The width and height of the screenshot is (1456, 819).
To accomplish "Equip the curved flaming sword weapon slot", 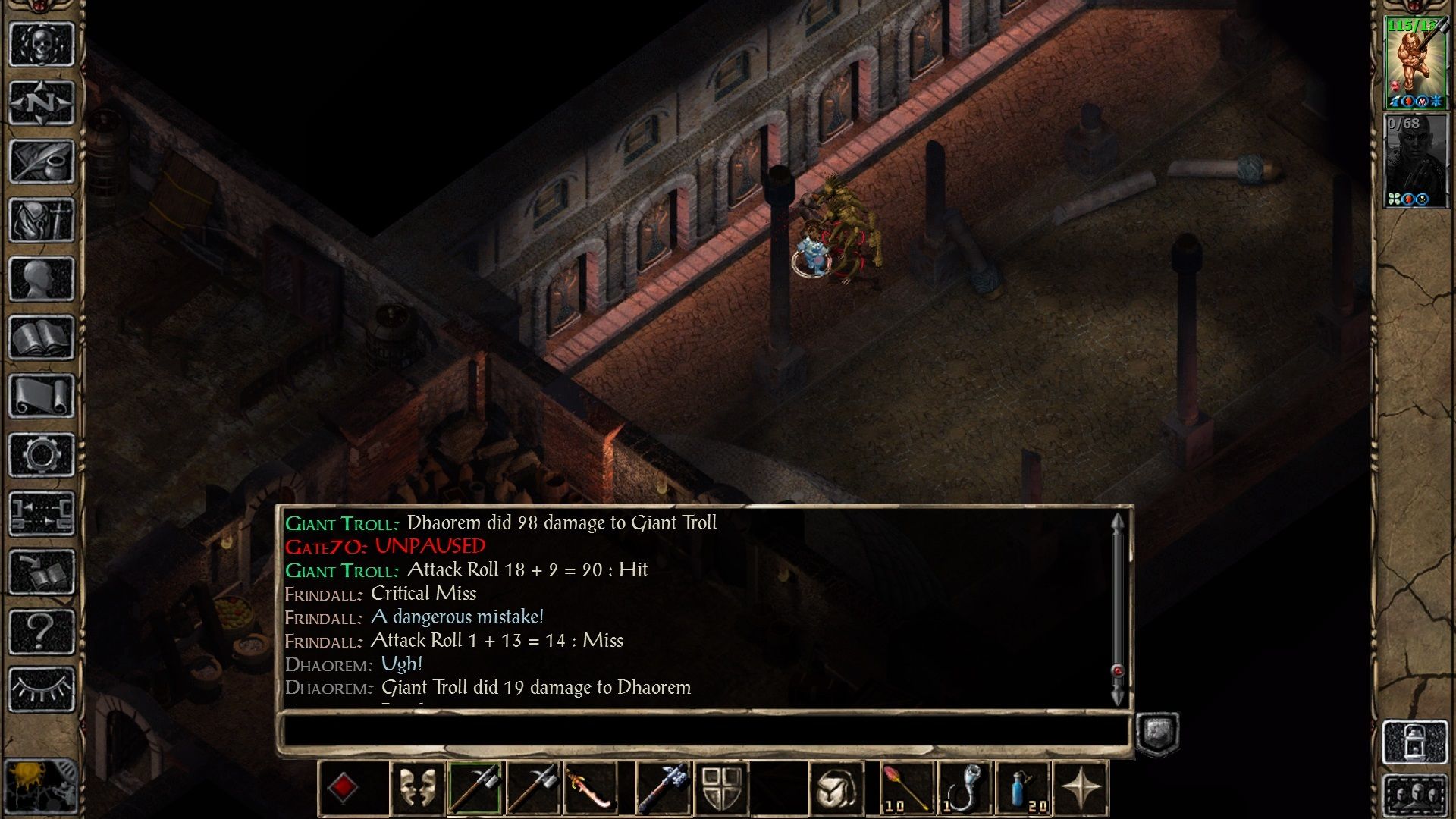I will pos(591,789).
